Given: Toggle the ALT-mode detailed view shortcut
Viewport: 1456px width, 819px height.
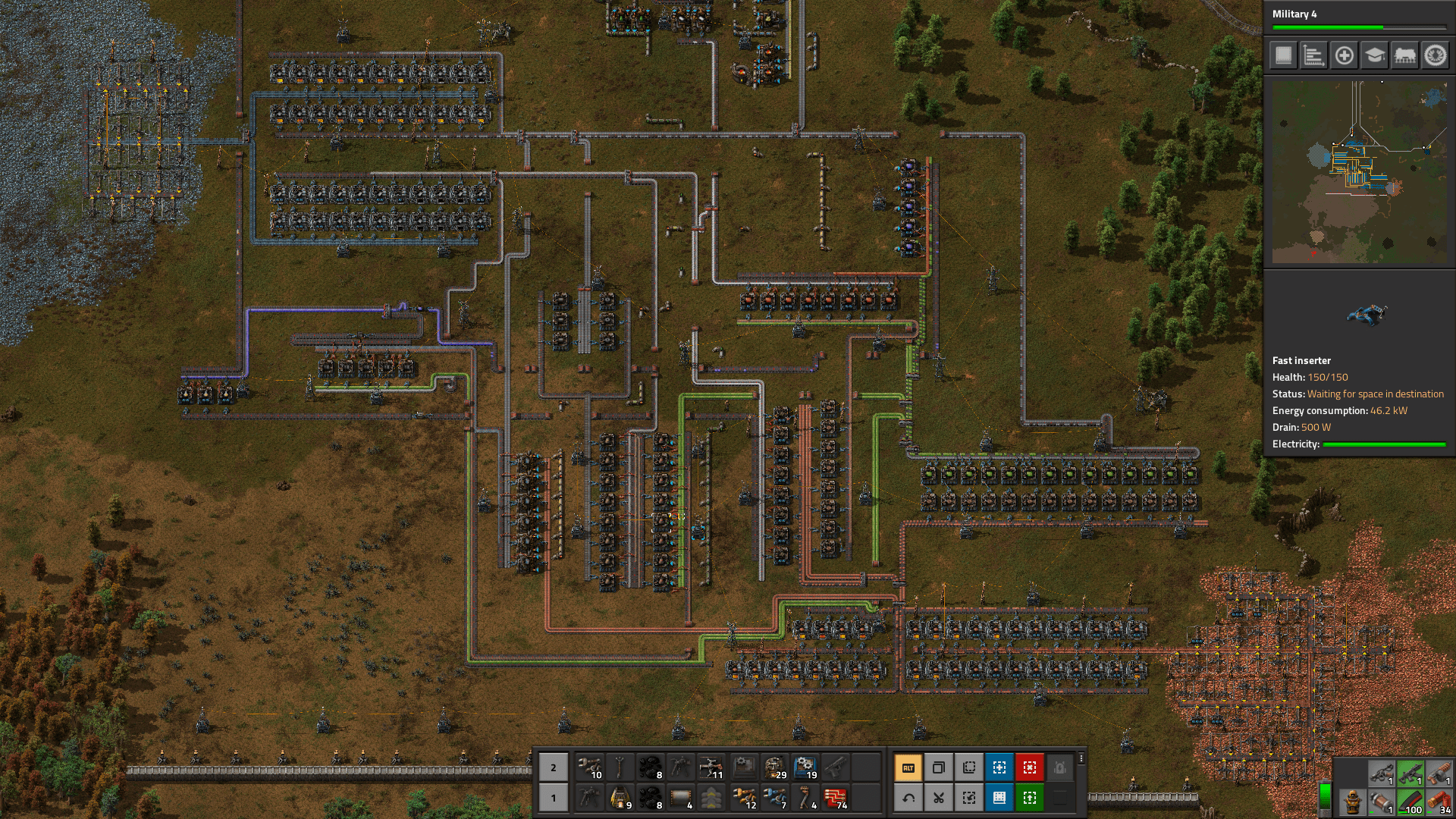Looking at the screenshot, I should 908,767.
